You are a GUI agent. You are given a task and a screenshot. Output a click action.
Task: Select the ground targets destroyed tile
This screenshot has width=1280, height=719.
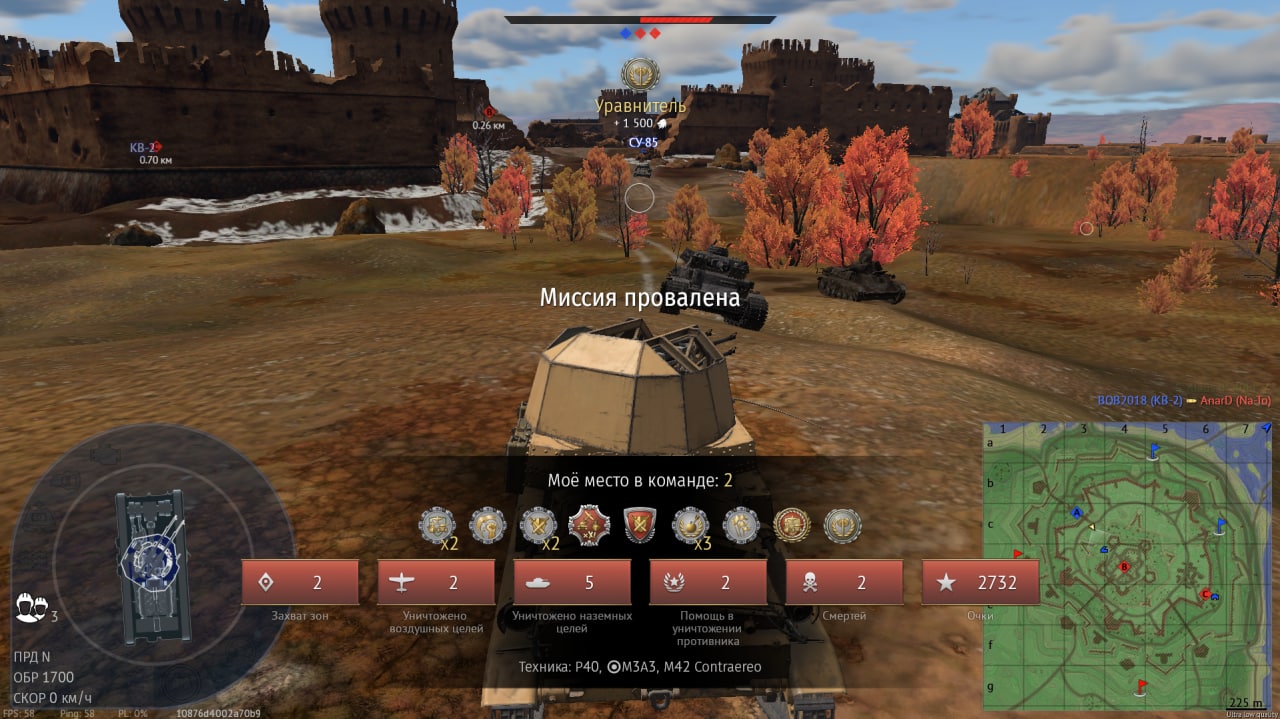pos(572,582)
